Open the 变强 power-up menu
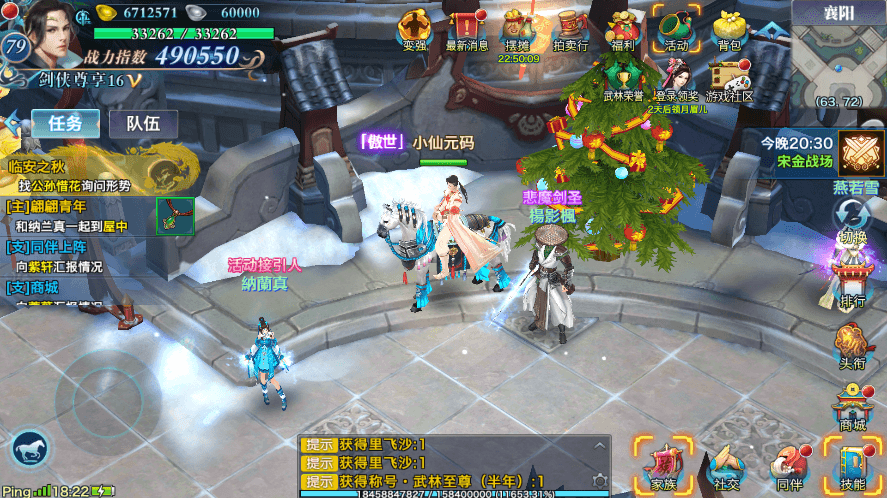Viewport: 887px width, 498px height. click(414, 28)
